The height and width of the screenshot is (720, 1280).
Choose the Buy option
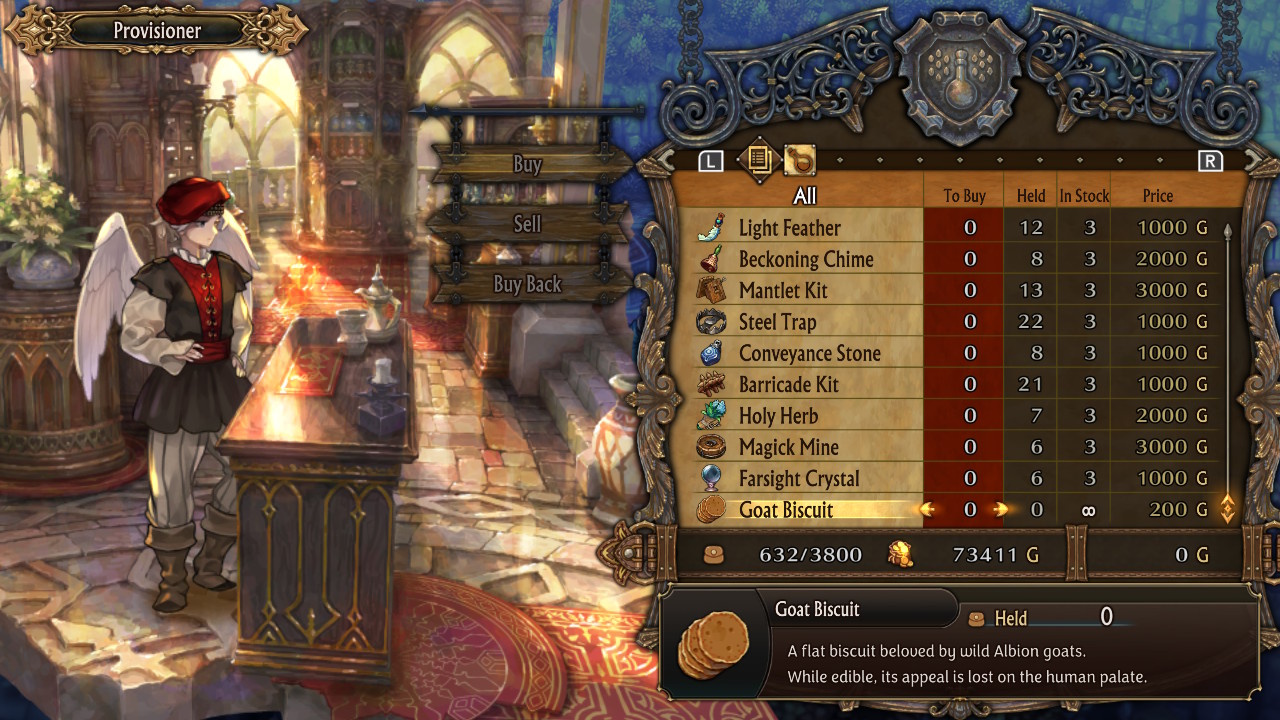[x=527, y=165]
